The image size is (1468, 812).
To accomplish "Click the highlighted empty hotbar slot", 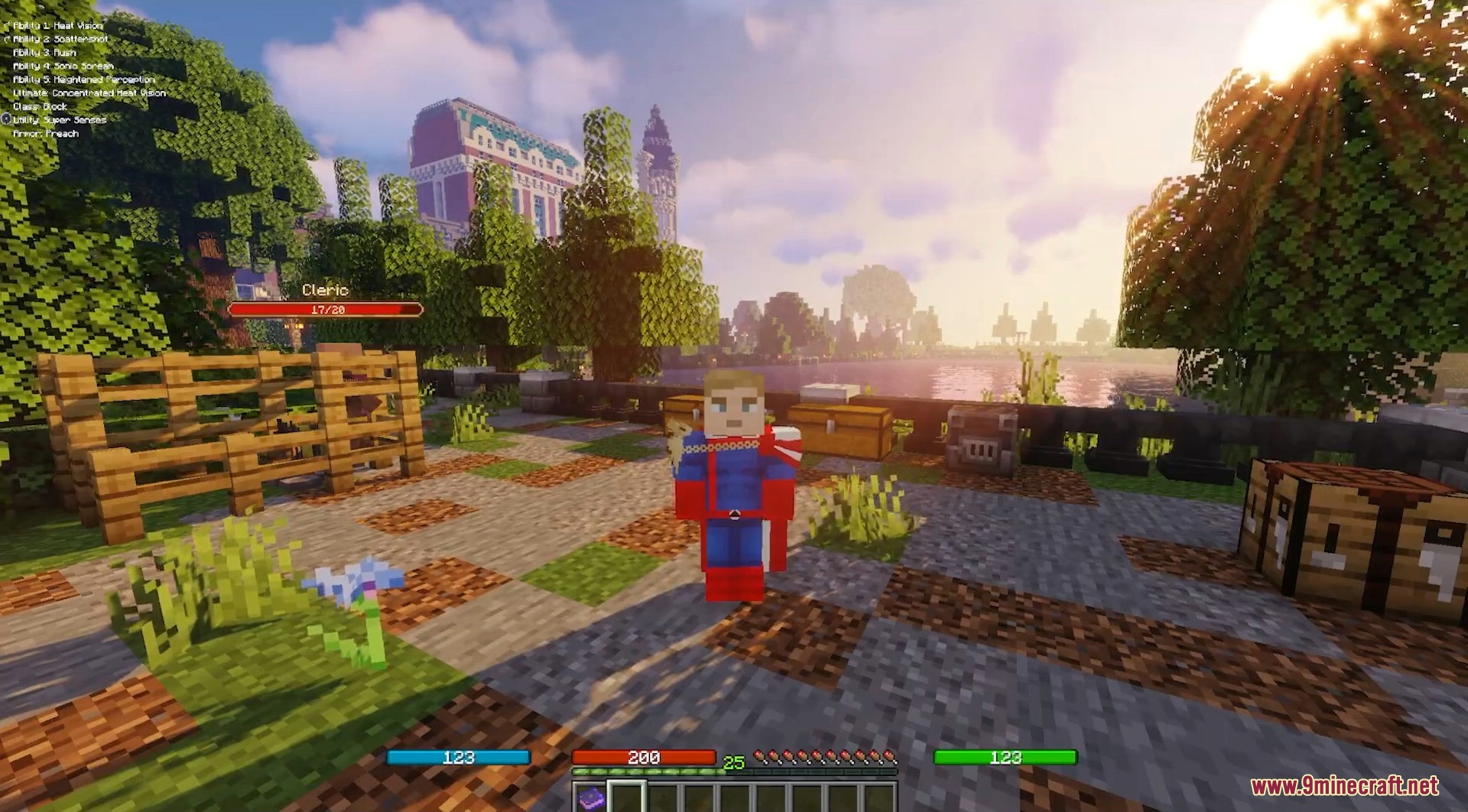I will (627, 798).
